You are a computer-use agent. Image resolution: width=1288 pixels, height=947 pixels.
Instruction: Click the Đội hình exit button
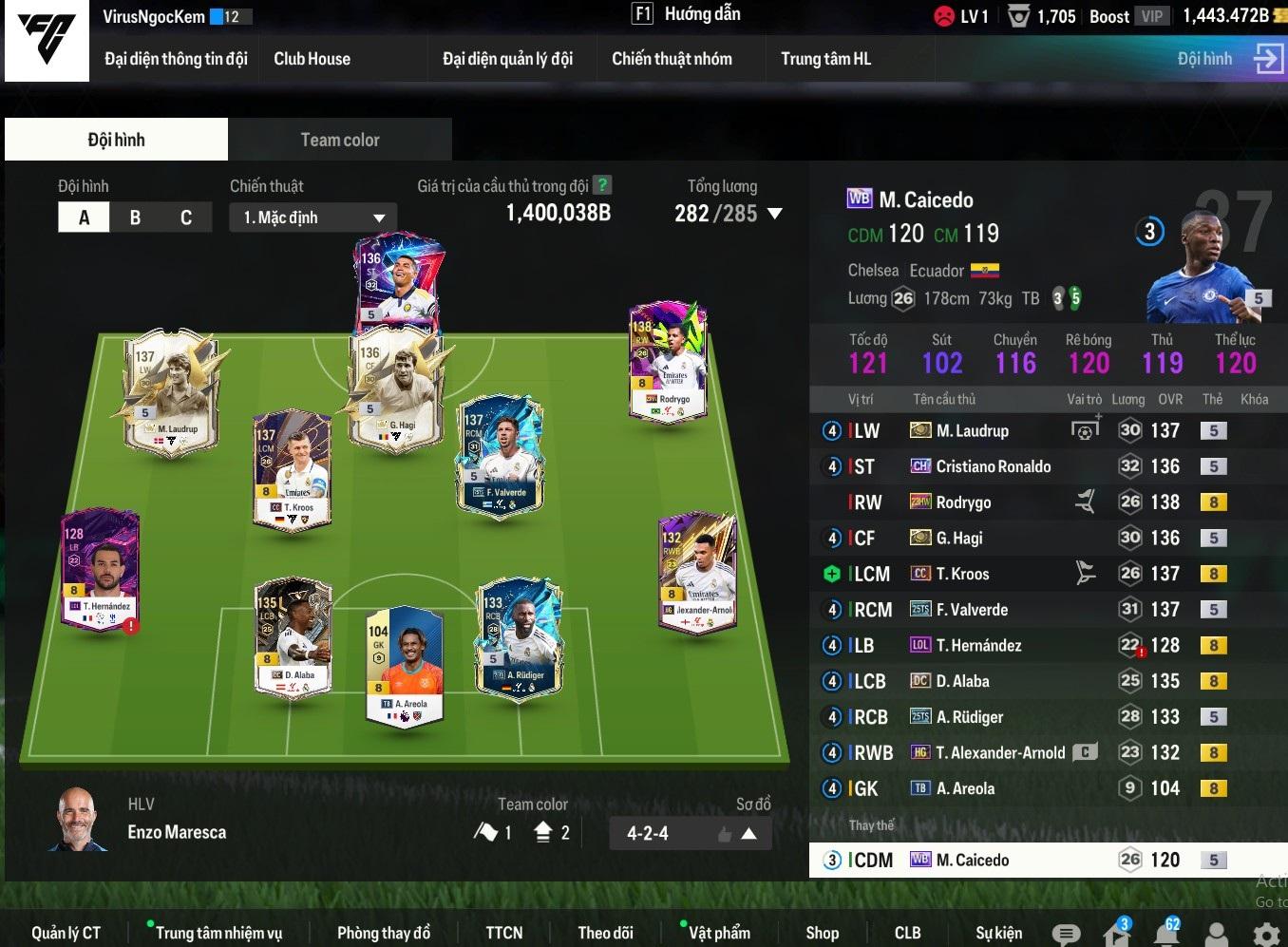(x=1267, y=59)
